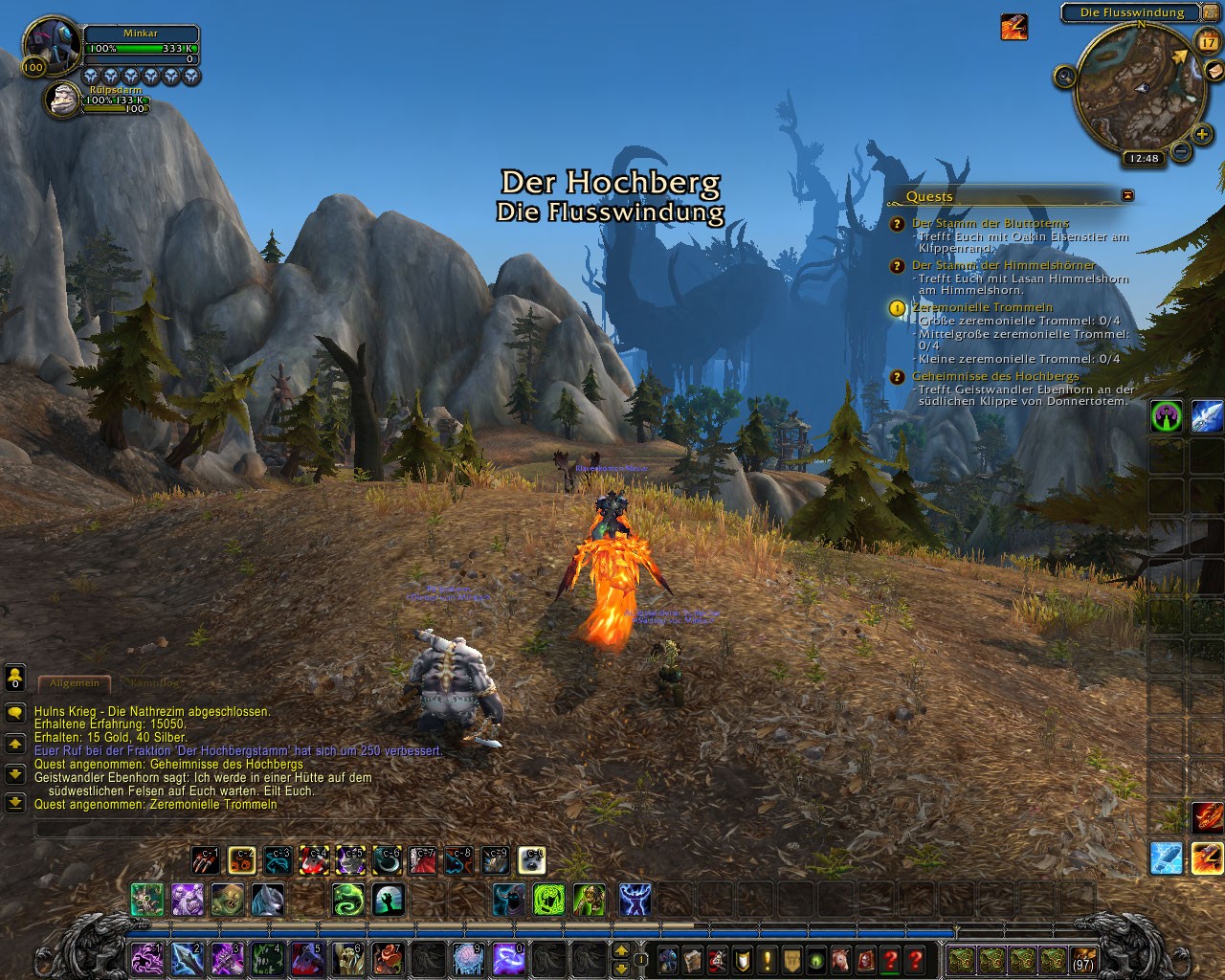Switch action bar page up arrow
This screenshot has height=980, width=1225.
point(621,950)
